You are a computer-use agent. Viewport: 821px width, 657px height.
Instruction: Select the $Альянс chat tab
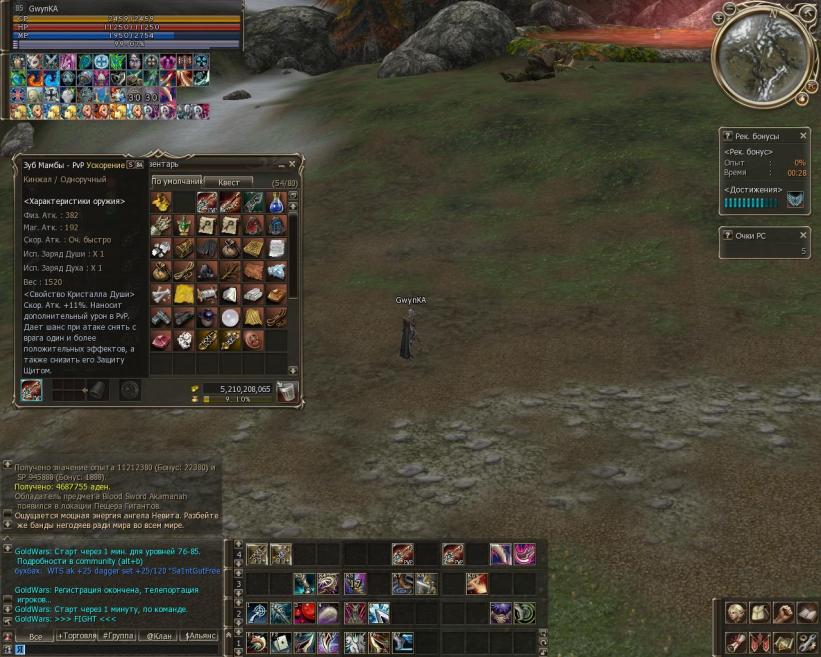click(200, 636)
